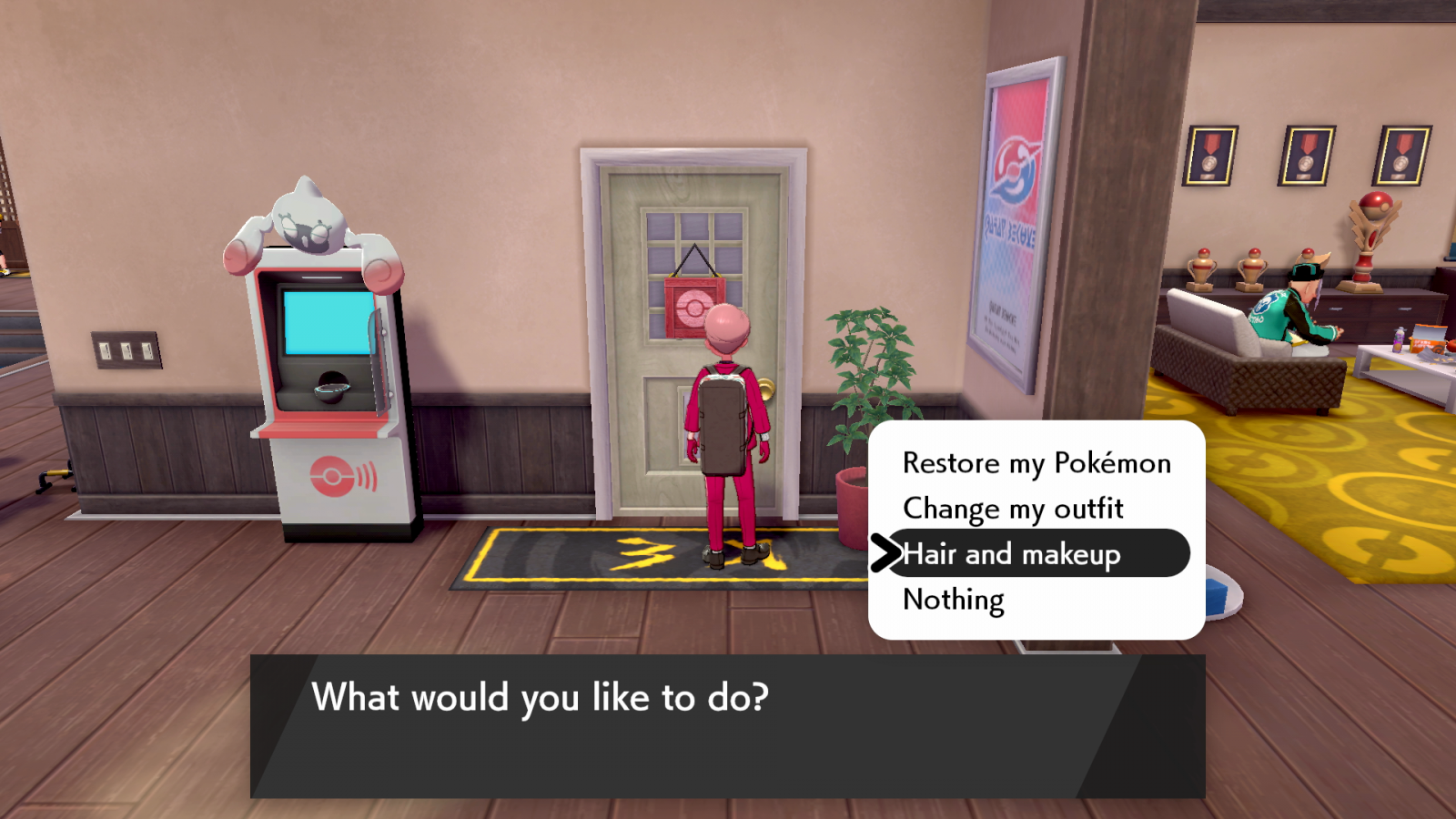
Task: Pick the highlighted "Hair and makeup" entry
Action: pyautogui.click(x=1012, y=554)
